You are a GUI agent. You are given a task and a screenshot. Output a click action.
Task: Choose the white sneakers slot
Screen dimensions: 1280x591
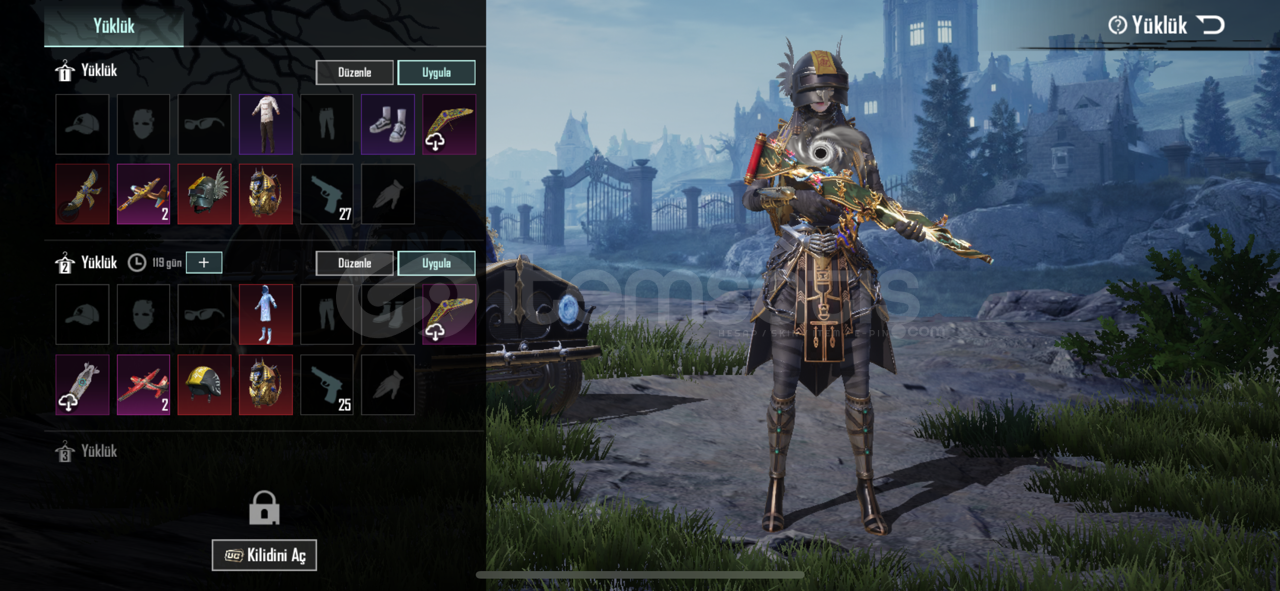click(x=388, y=124)
